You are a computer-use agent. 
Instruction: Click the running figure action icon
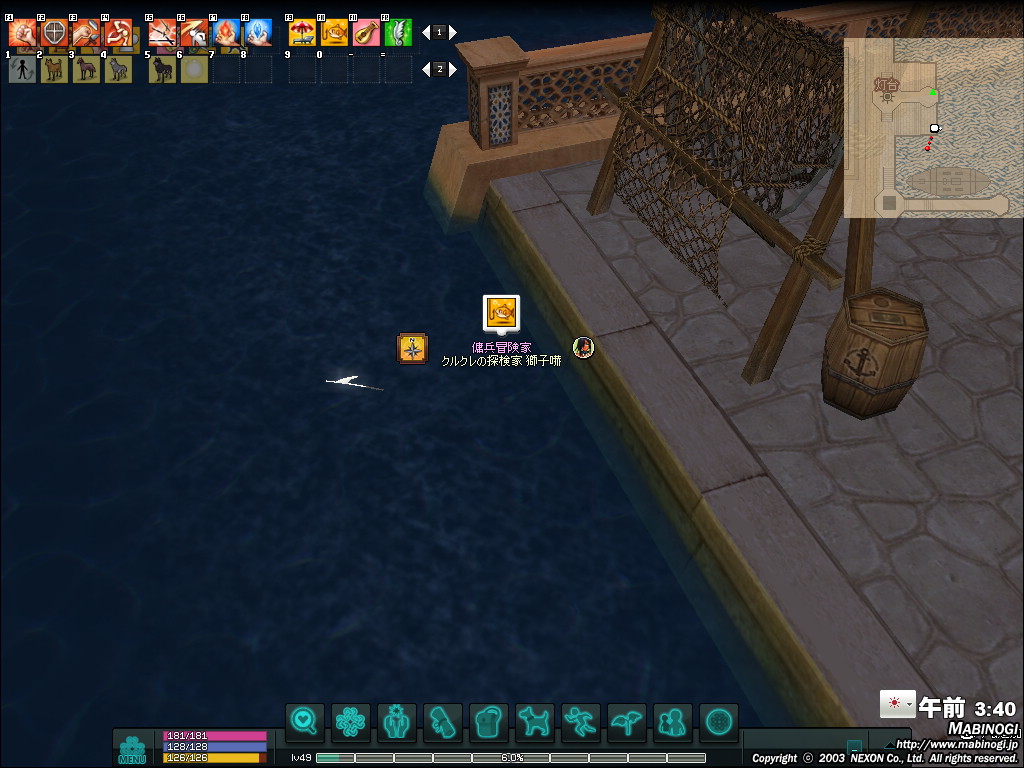point(581,721)
